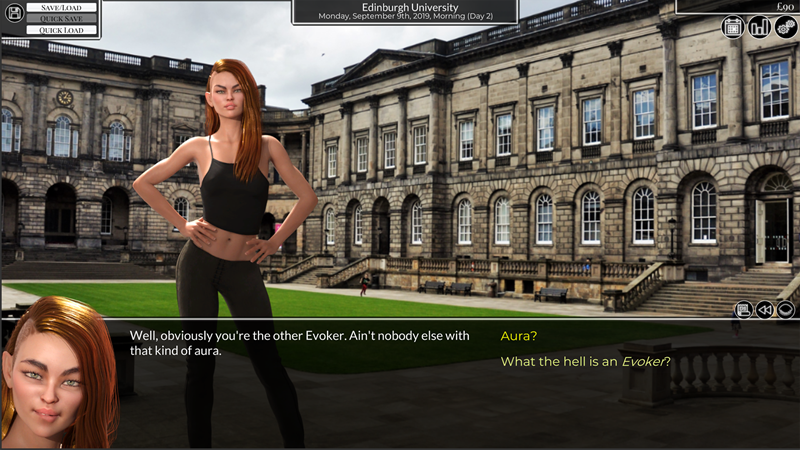The image size is (800, 450).
Task: Click the floppy disk save icon
Action: click(14, 13)
